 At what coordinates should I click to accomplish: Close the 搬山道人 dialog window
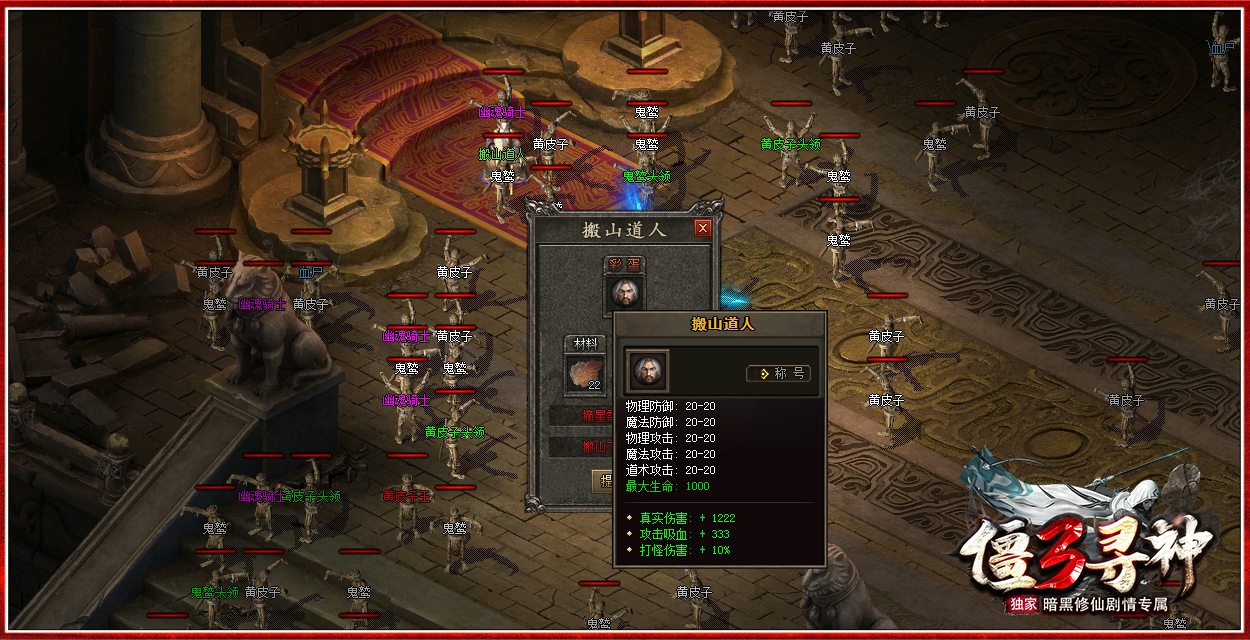702,228
